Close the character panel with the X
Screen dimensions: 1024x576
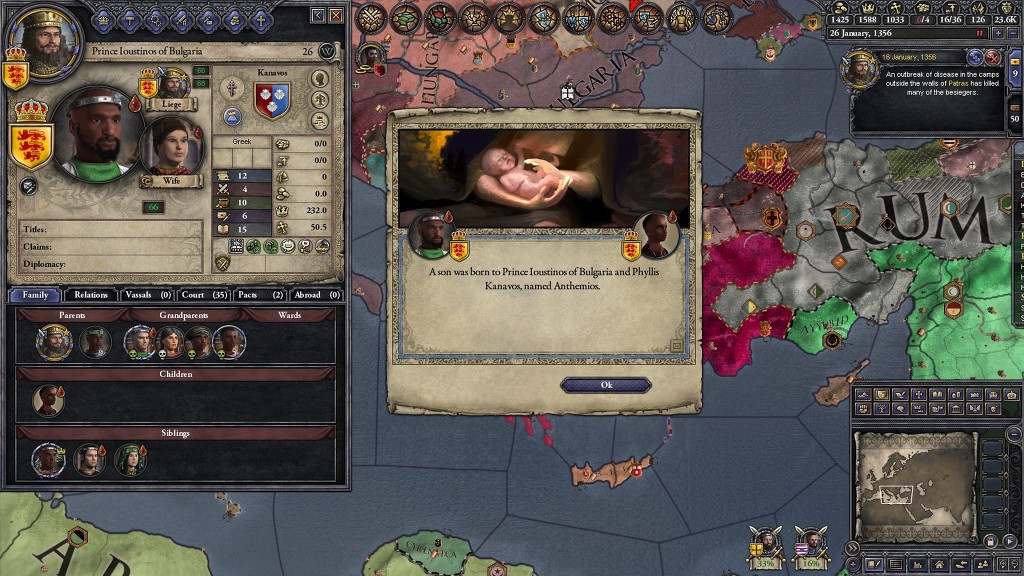tap(337, 15)
